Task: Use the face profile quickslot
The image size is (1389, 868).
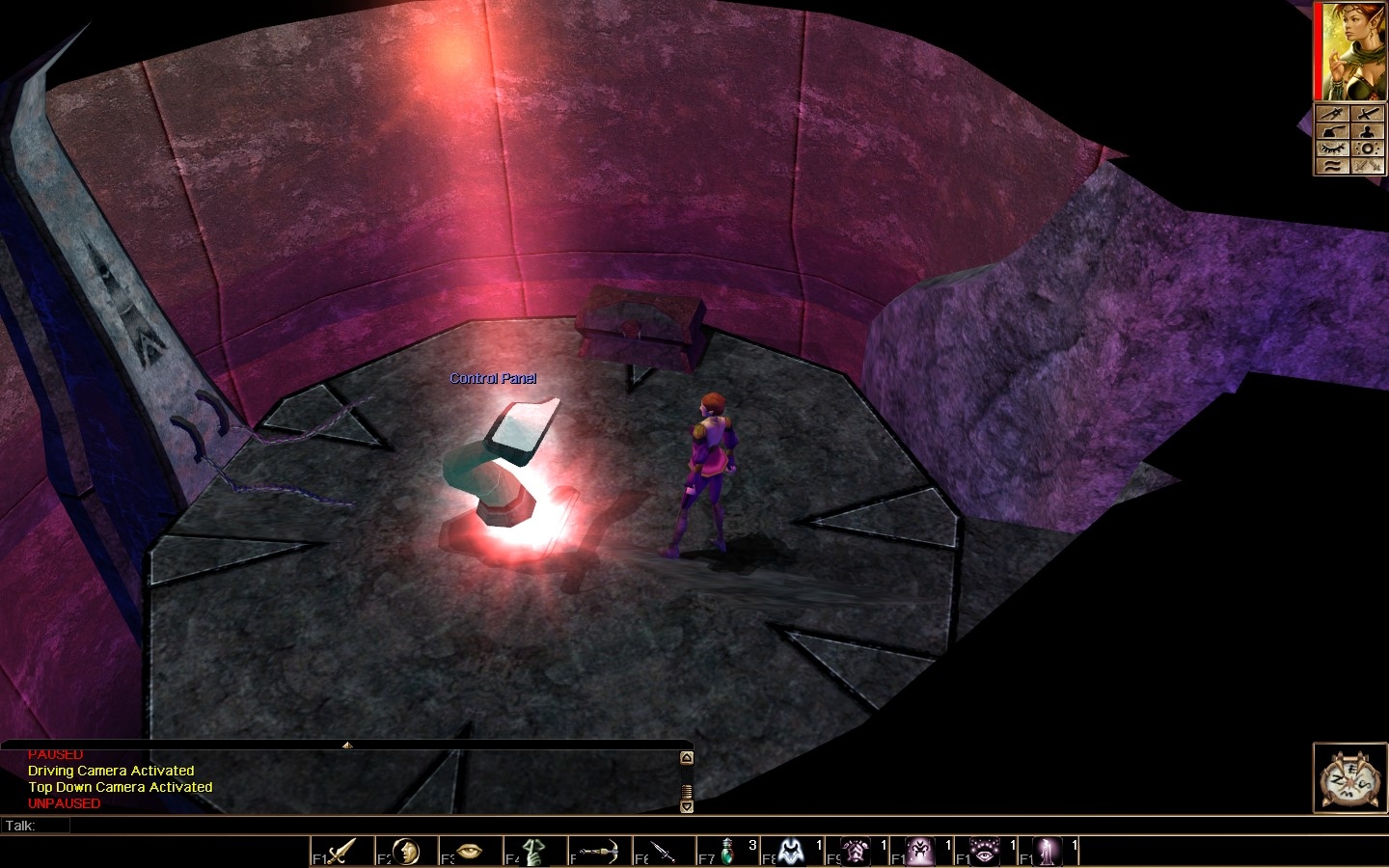Action: pyautogui.click(x=405, y=852)
